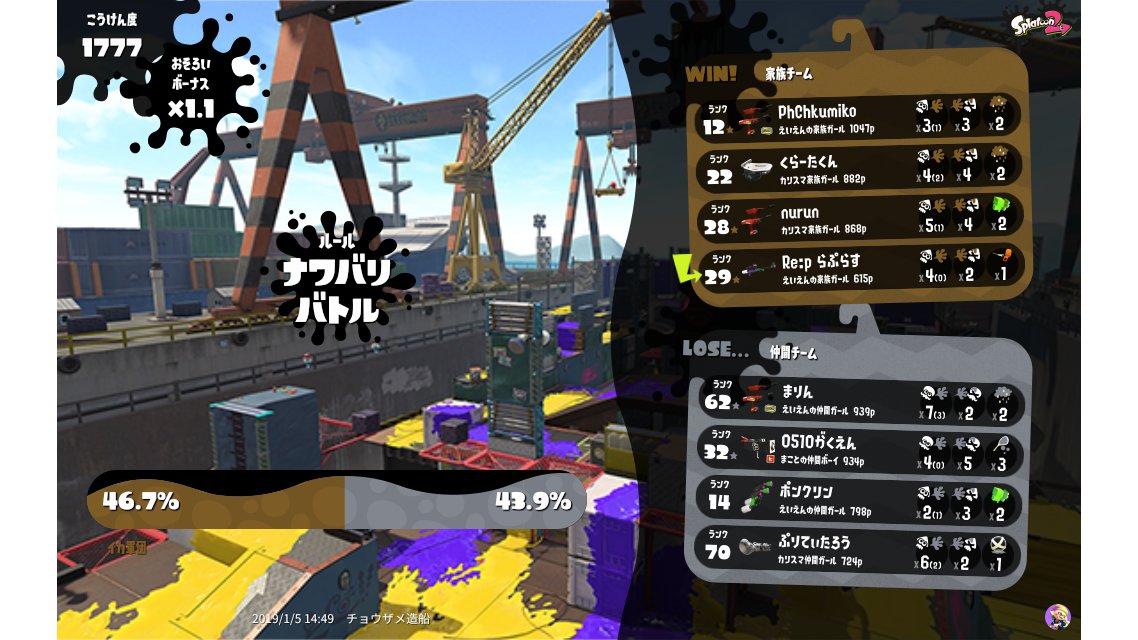Select the Re:p らぷらす row

click(858, 268)
